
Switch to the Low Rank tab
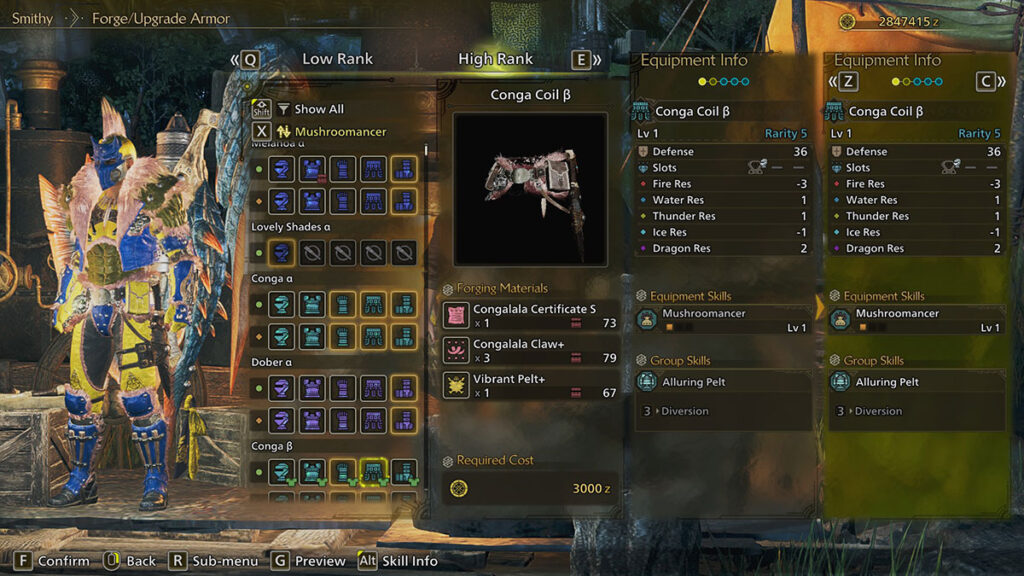[x=337, y=59]
